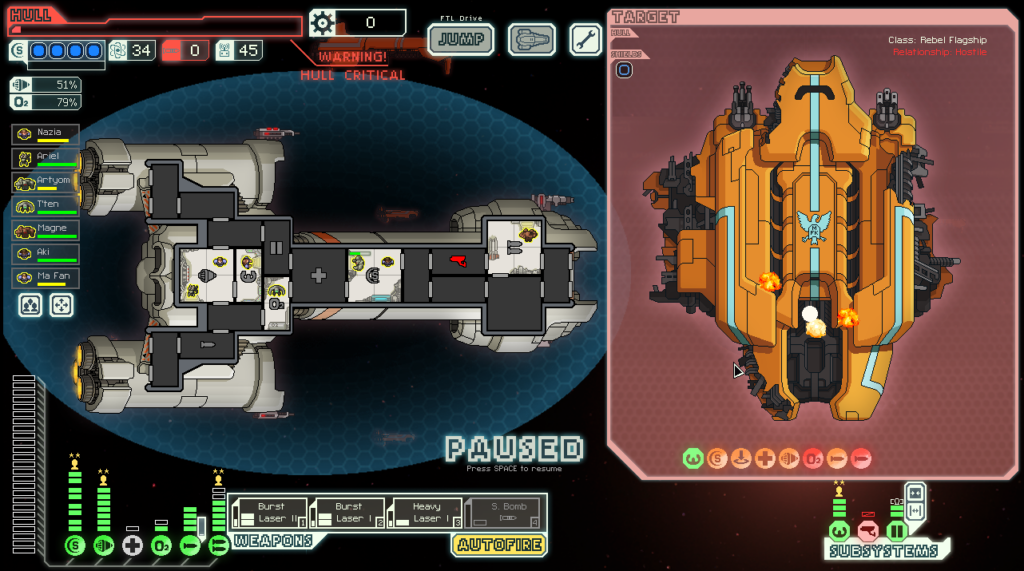This screenshot has width=1024, height=571.
Task: Select crew member Aki
Action: (x=45, y=254)
